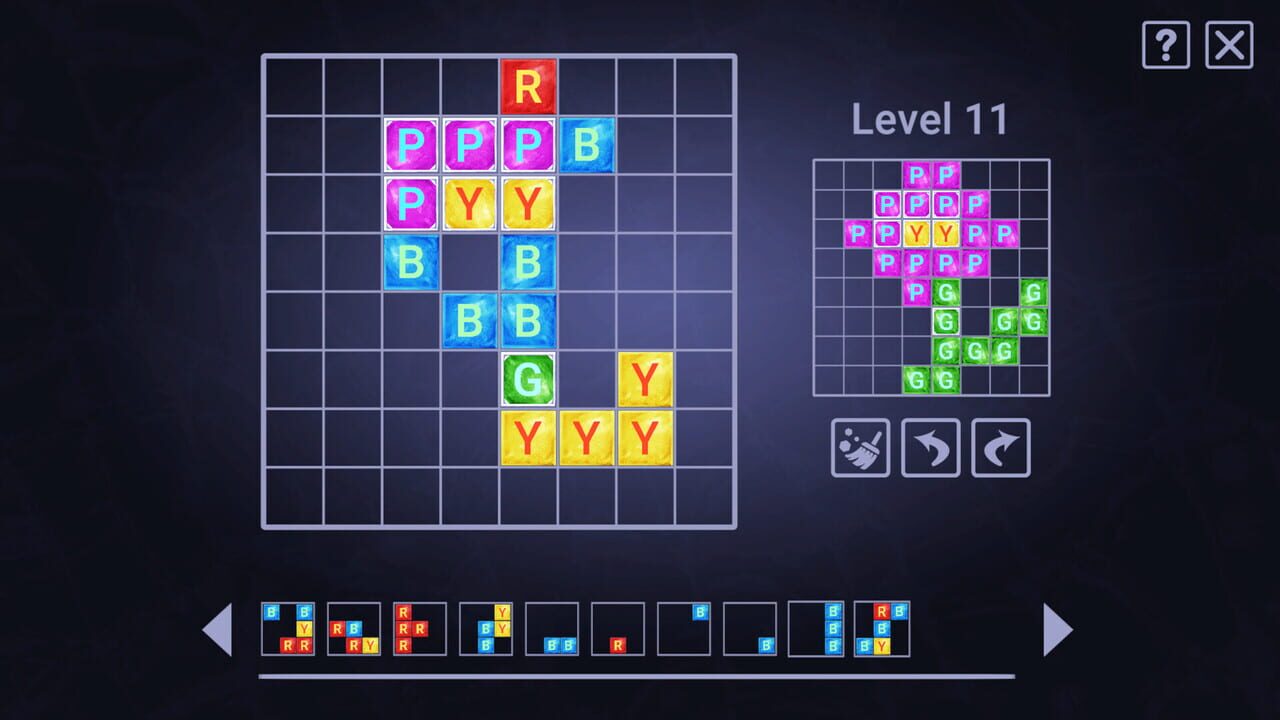Click the left arrow to browse pieces
1280x720 pixels.
click(220, 630)
